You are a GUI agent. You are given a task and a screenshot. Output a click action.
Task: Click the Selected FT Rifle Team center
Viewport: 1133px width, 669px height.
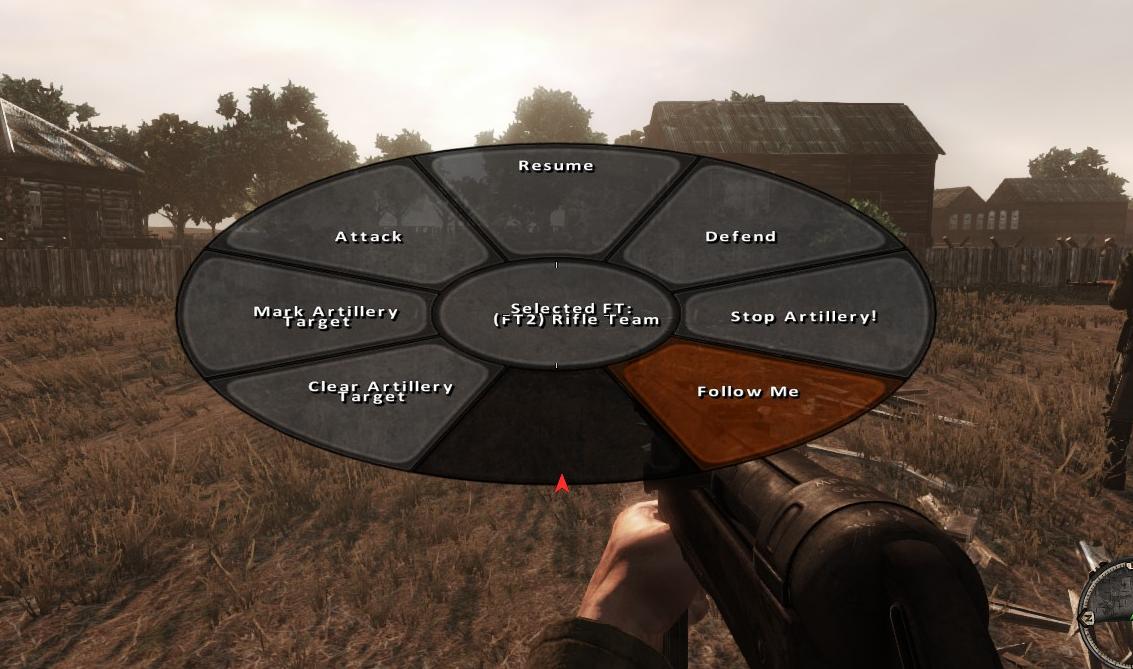[556, 315]
